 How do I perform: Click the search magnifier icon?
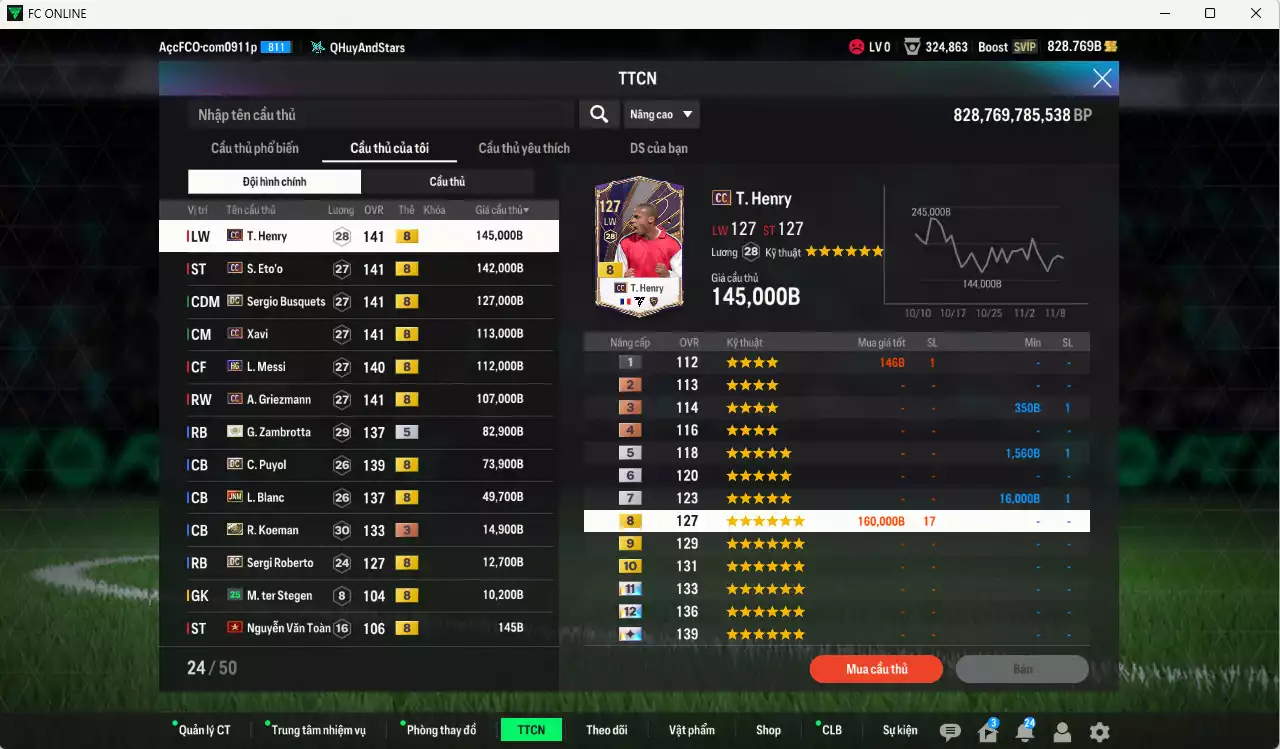coord(598,114)
